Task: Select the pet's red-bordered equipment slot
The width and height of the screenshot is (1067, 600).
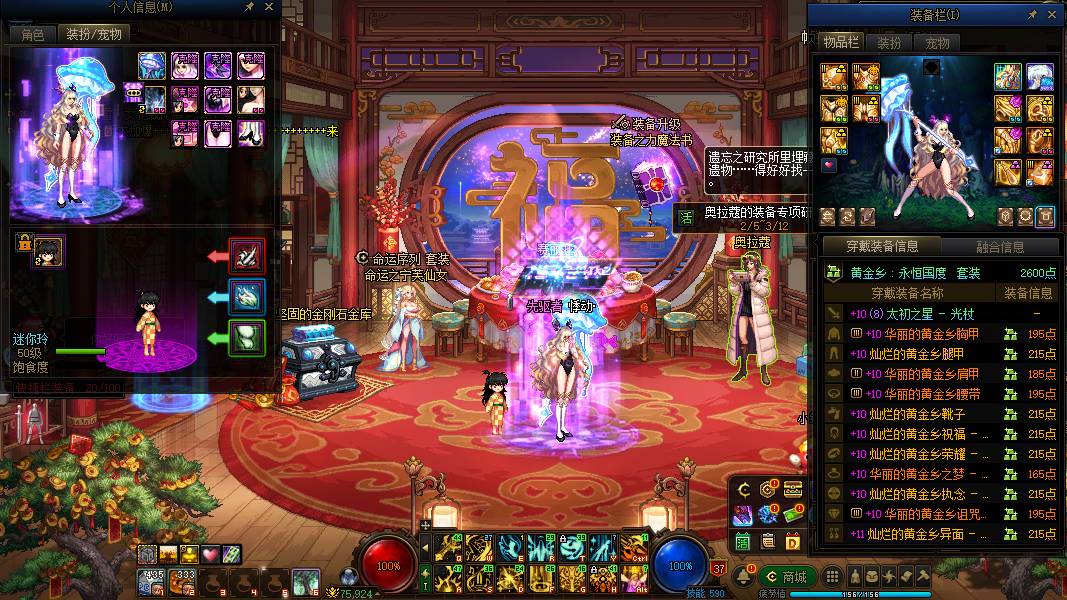Action: [246, 256]
